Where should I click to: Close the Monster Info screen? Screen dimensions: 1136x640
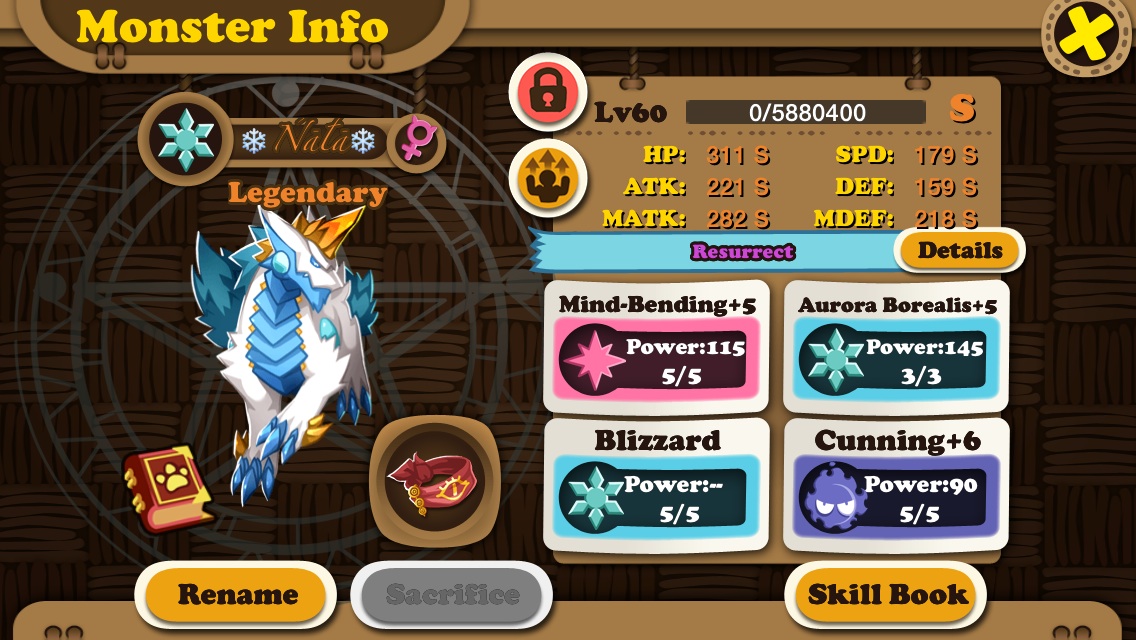click(x=1087, y=37)
